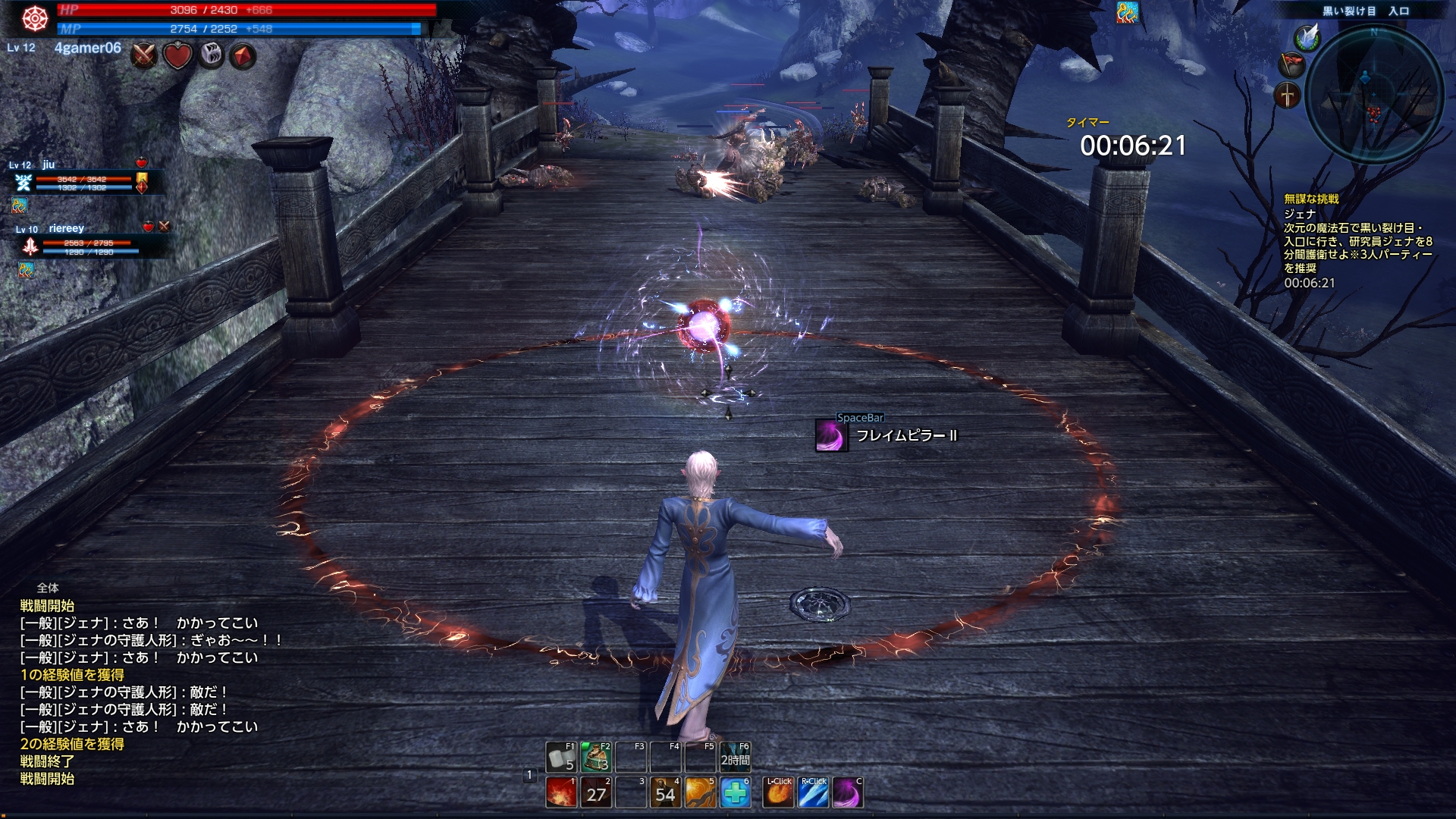Switch the 全体 chat tab
This screenshot has height=819, width=1456.
(48, 588)
